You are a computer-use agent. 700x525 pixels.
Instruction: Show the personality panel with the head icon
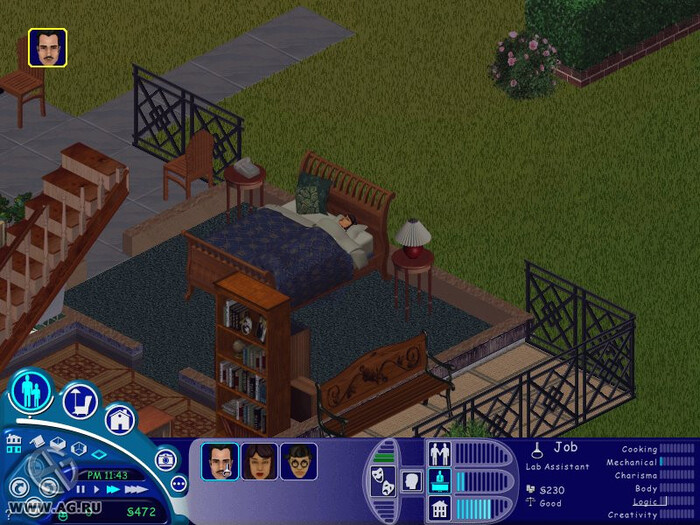coord(411,481)
